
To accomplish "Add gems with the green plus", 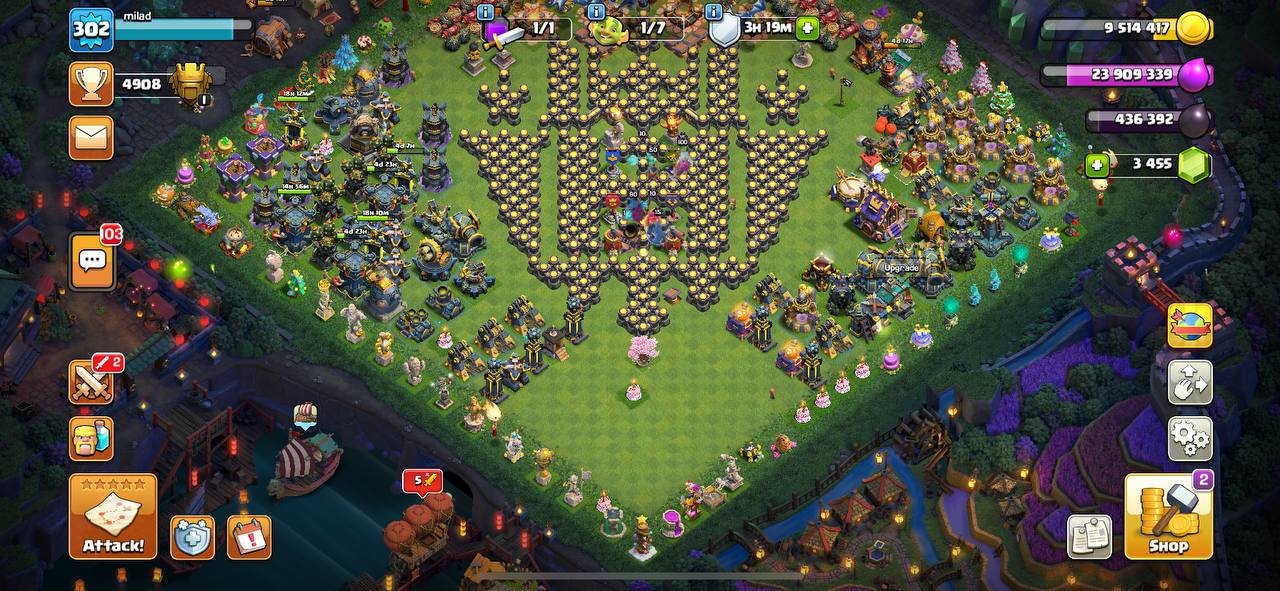I will click(1098, 165).
